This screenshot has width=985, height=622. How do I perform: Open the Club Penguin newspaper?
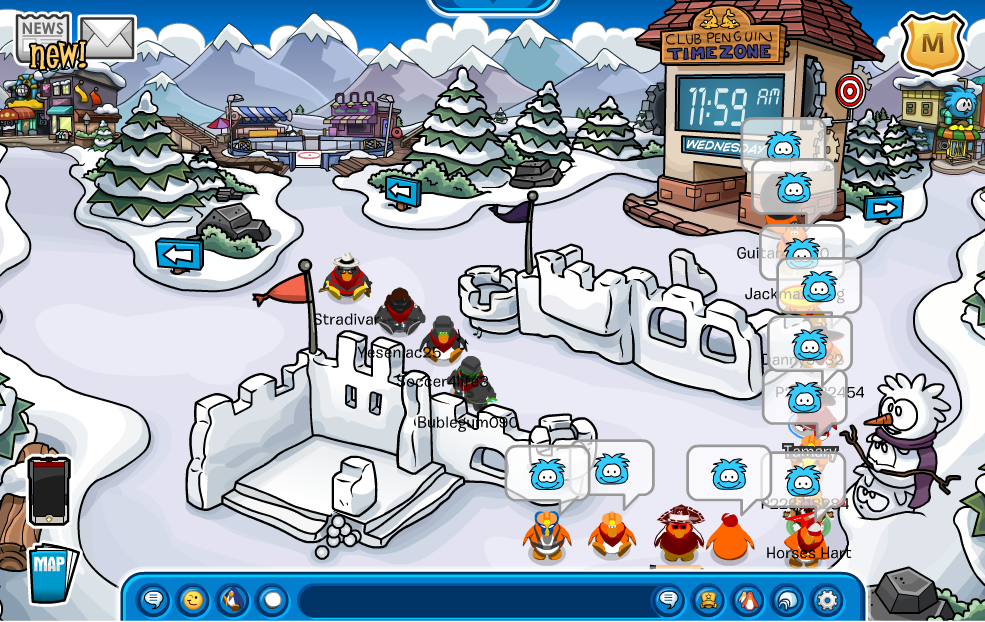(x=43, y=40)
